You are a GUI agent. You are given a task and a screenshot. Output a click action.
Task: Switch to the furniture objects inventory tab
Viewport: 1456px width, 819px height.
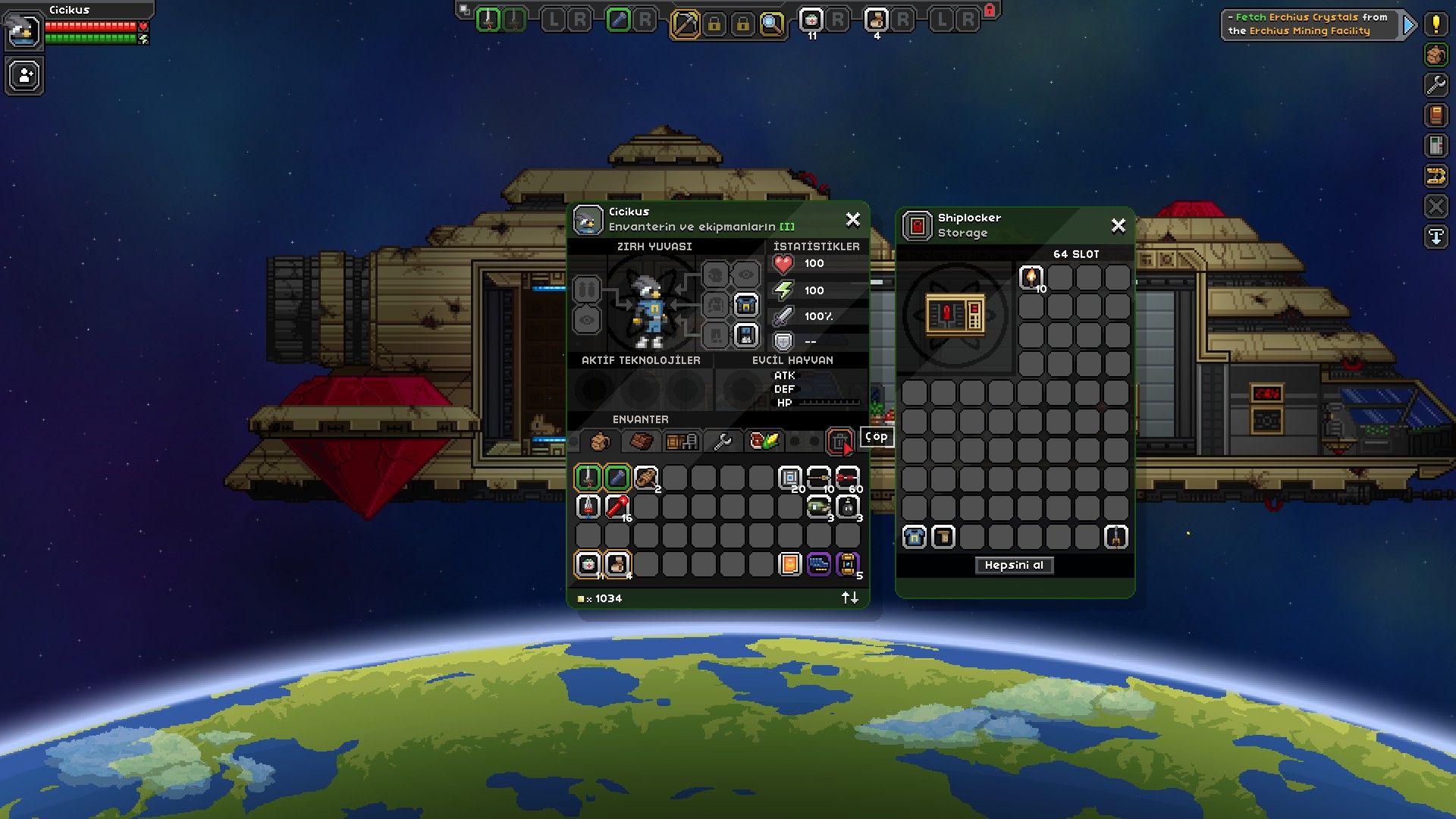(x=681, y=441)
